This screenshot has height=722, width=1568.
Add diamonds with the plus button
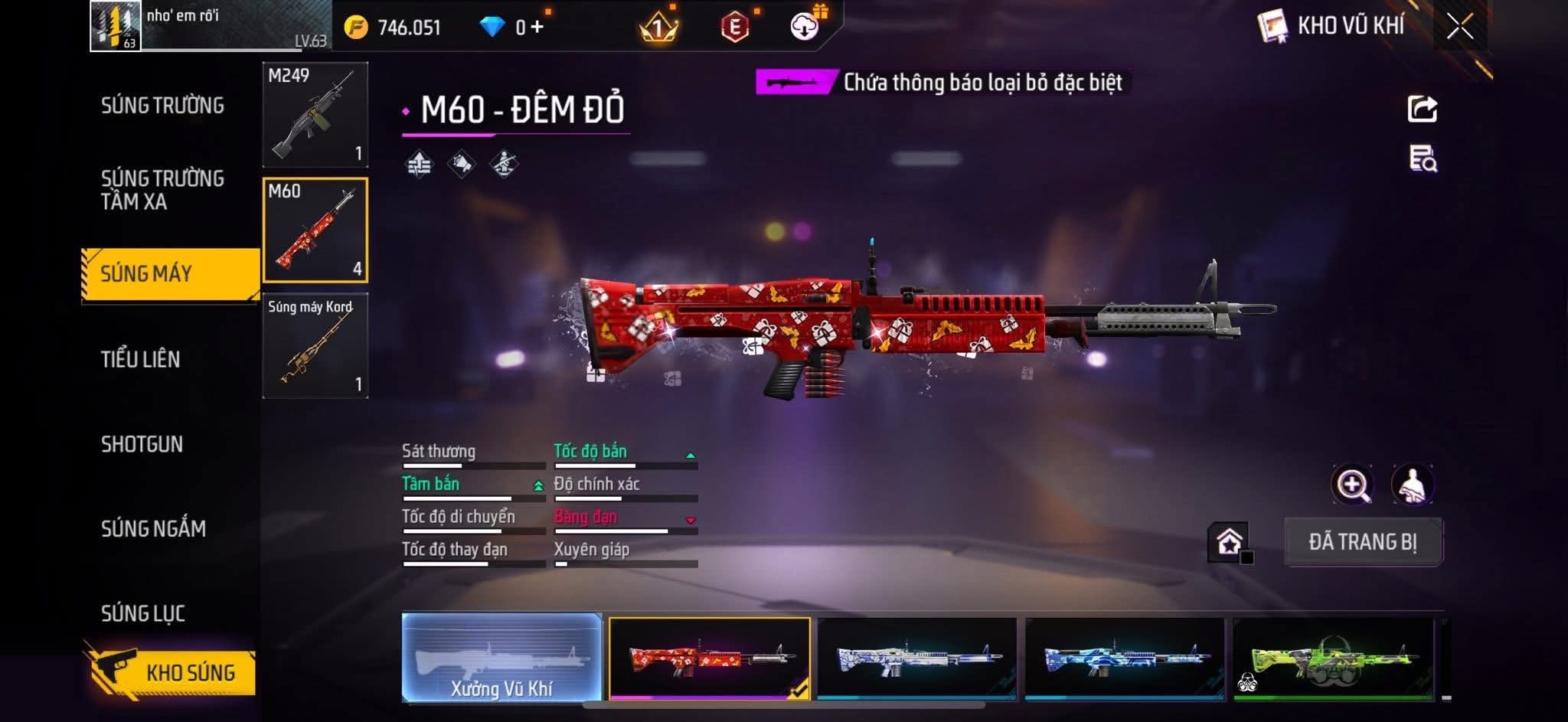pyautogui.click(x=537, y=28)
